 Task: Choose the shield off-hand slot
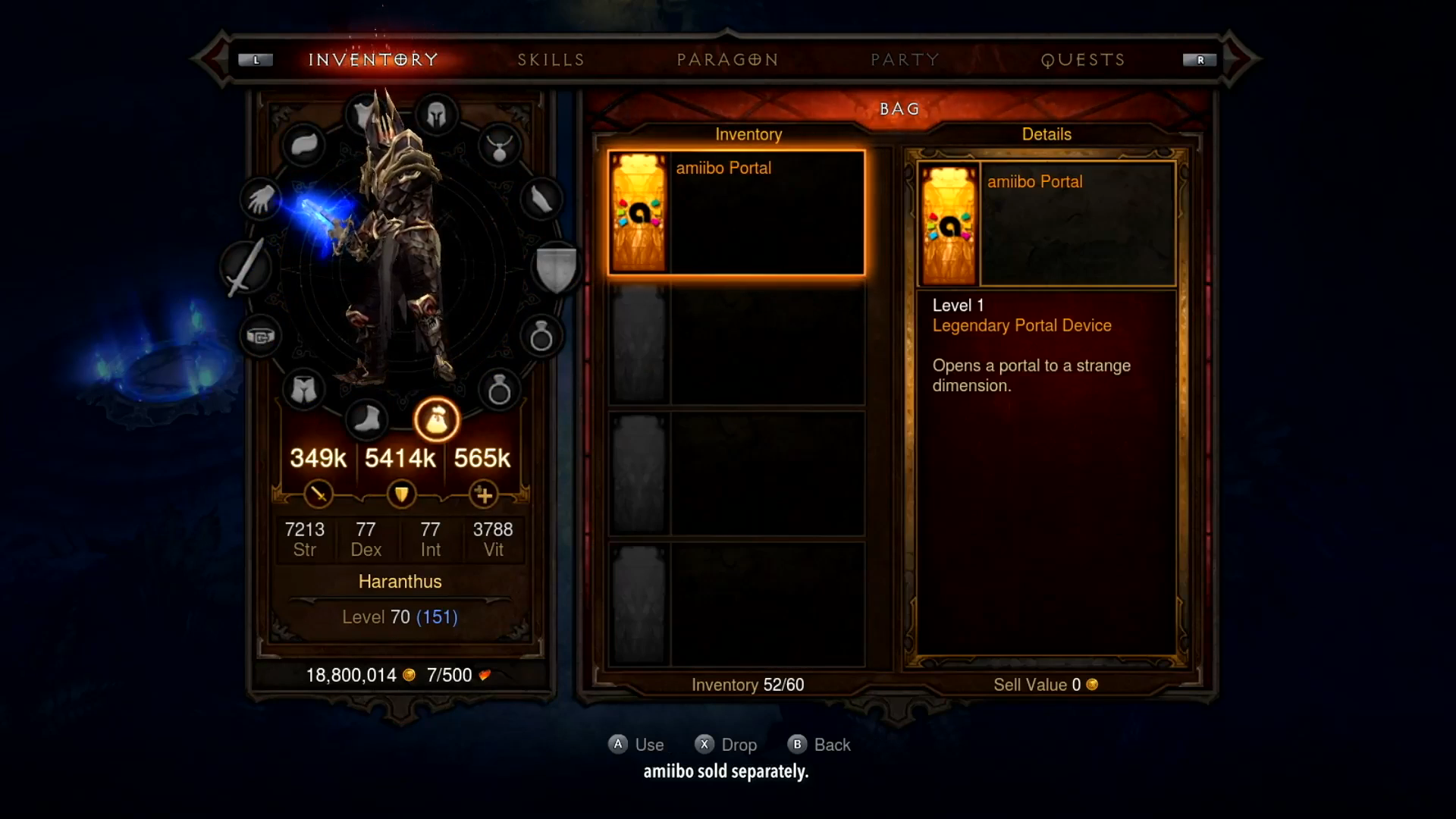(556, 267)
